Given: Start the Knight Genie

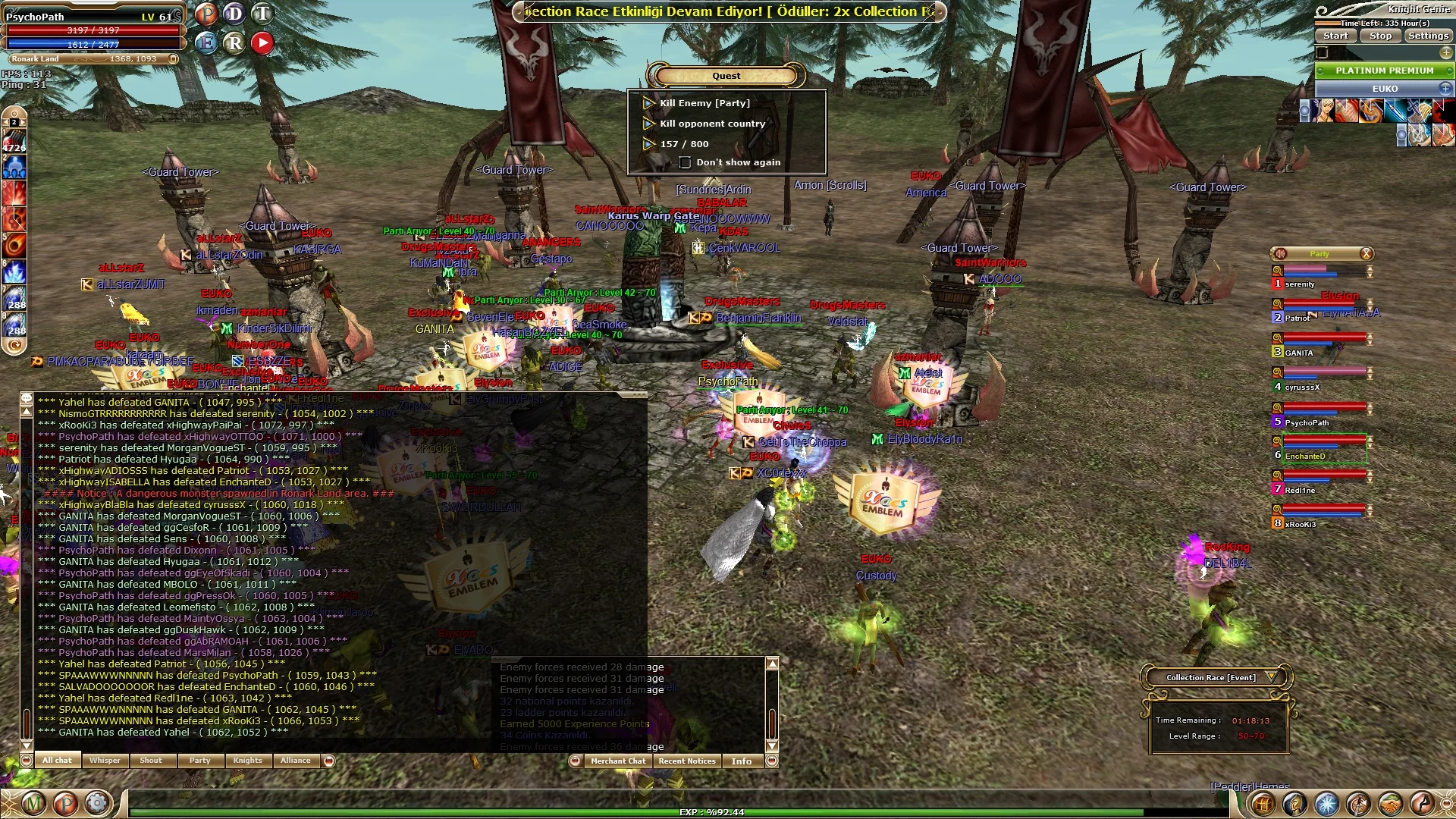Looking at the screenshot, I should tap(1335, 36).
